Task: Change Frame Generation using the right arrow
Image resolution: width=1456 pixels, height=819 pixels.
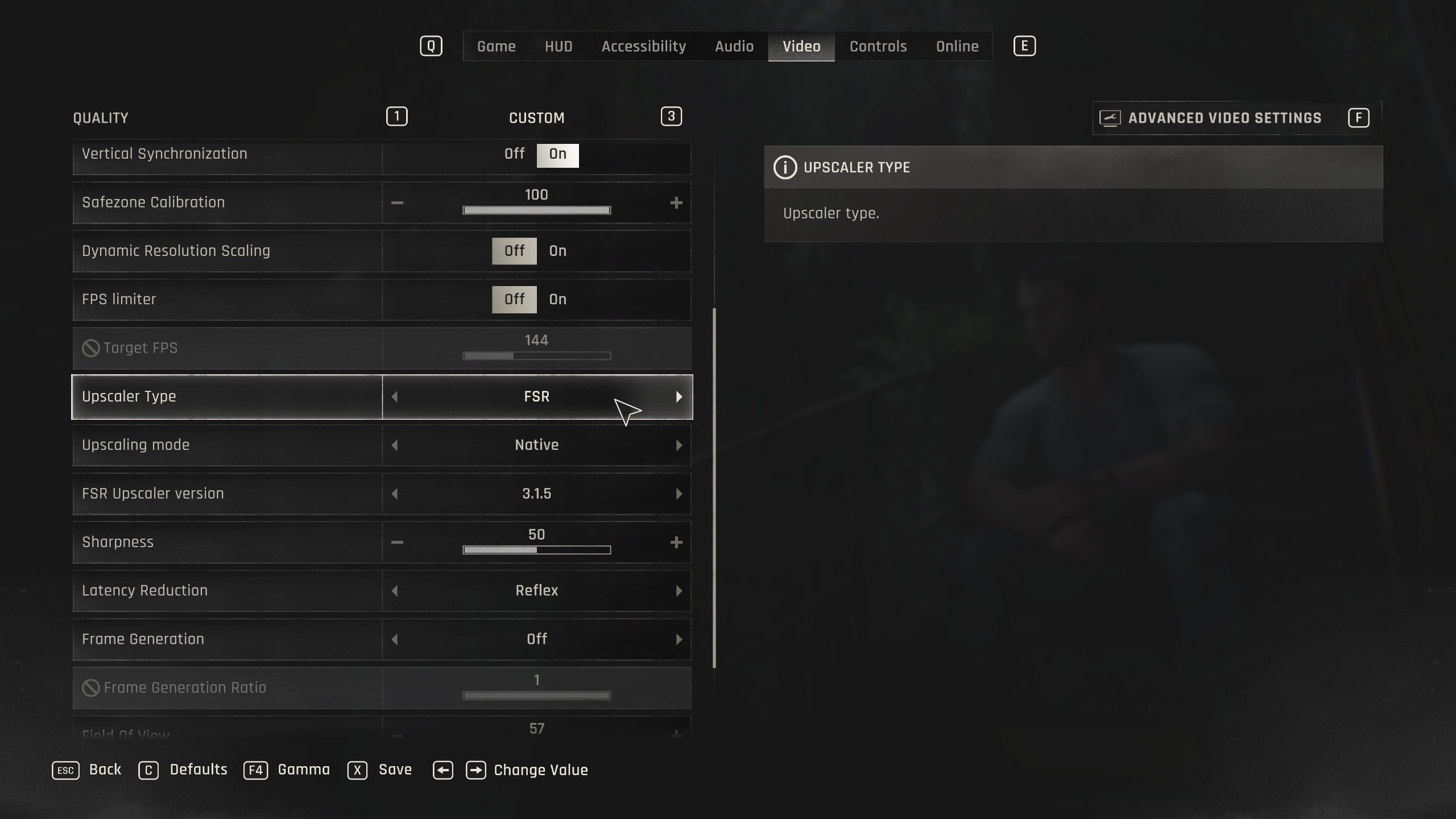Action: [x=679, y=639]
